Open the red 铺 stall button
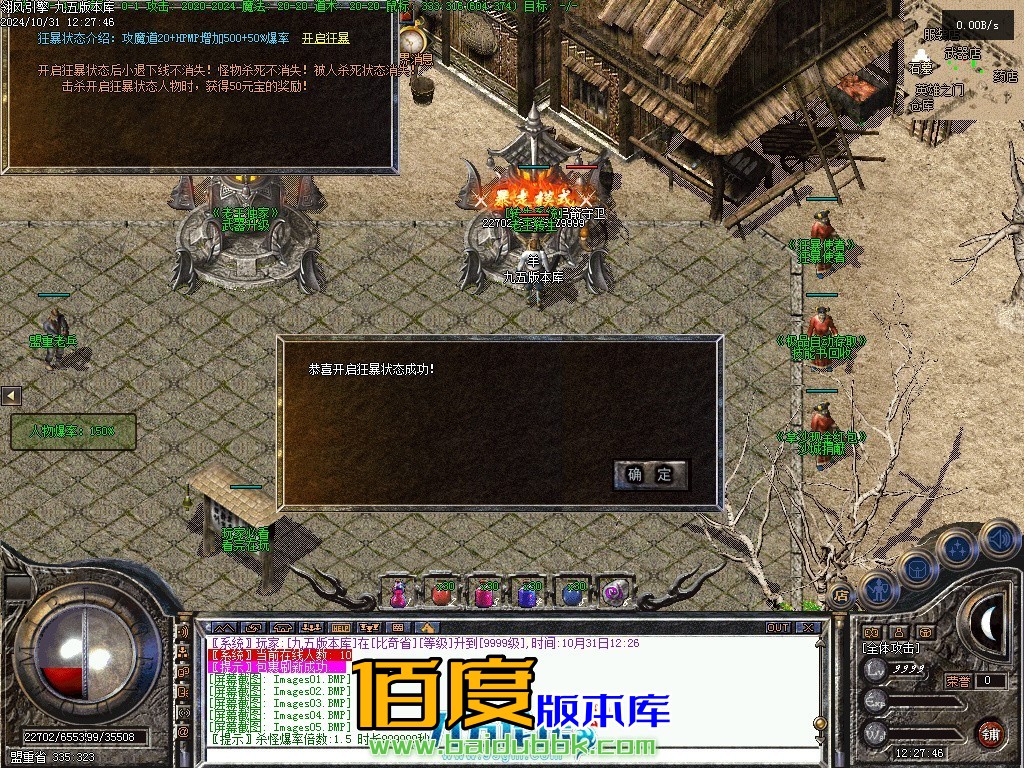Image resolution: width=1024 pixels, height=768 pixels. coord(990,733)
